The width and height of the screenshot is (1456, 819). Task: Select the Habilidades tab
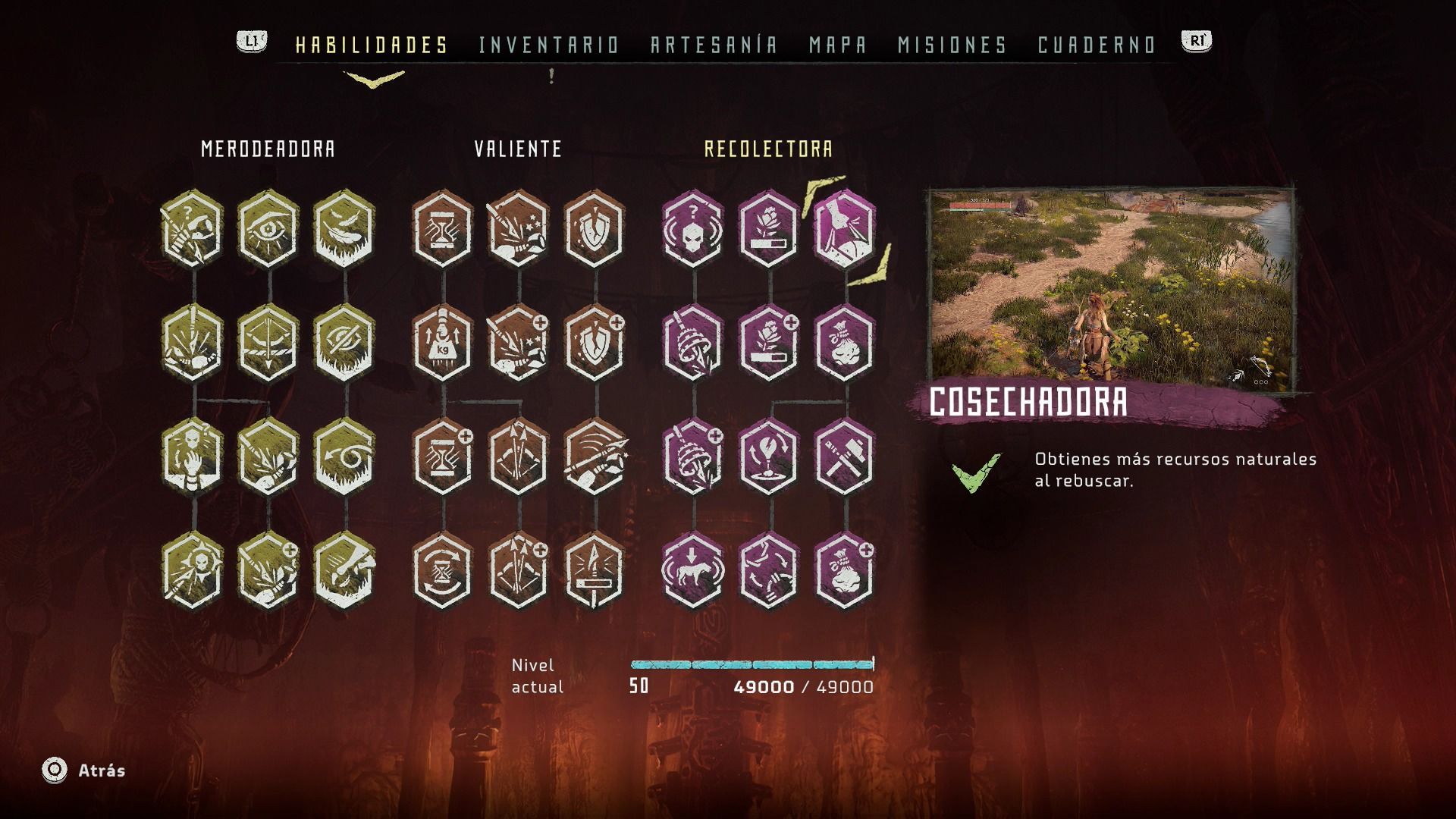click(x=372, y=45)
